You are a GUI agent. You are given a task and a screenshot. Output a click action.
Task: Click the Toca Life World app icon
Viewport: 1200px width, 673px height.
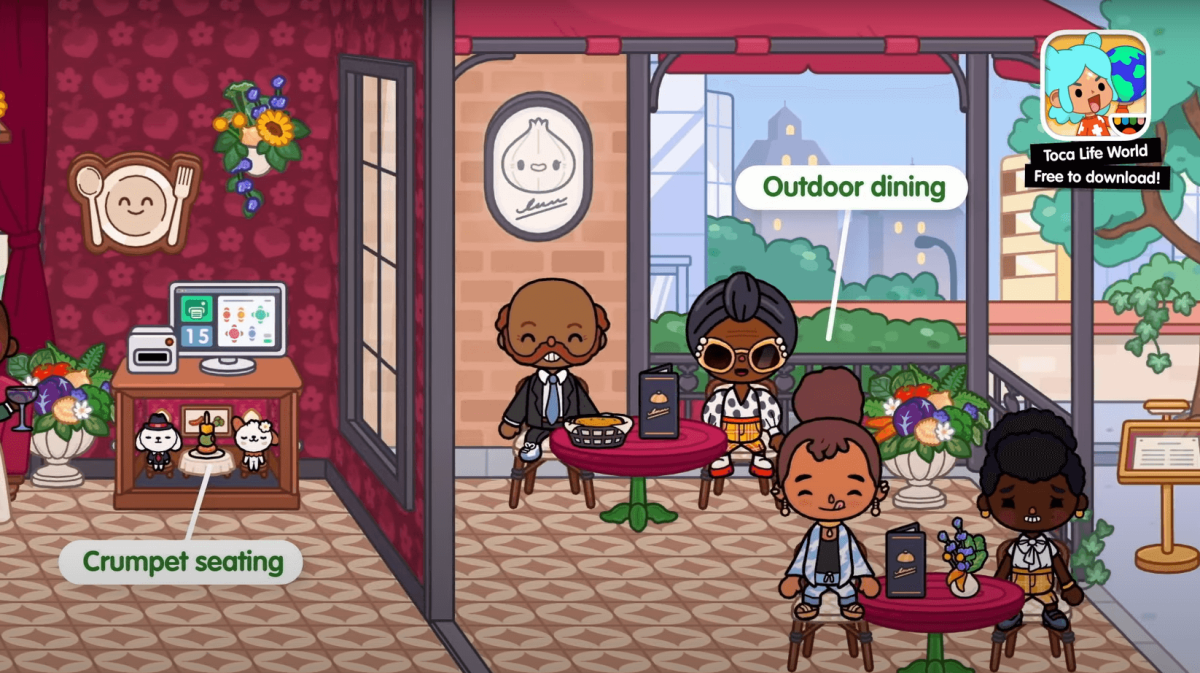pyautogui.click(x=1095, y=85)
